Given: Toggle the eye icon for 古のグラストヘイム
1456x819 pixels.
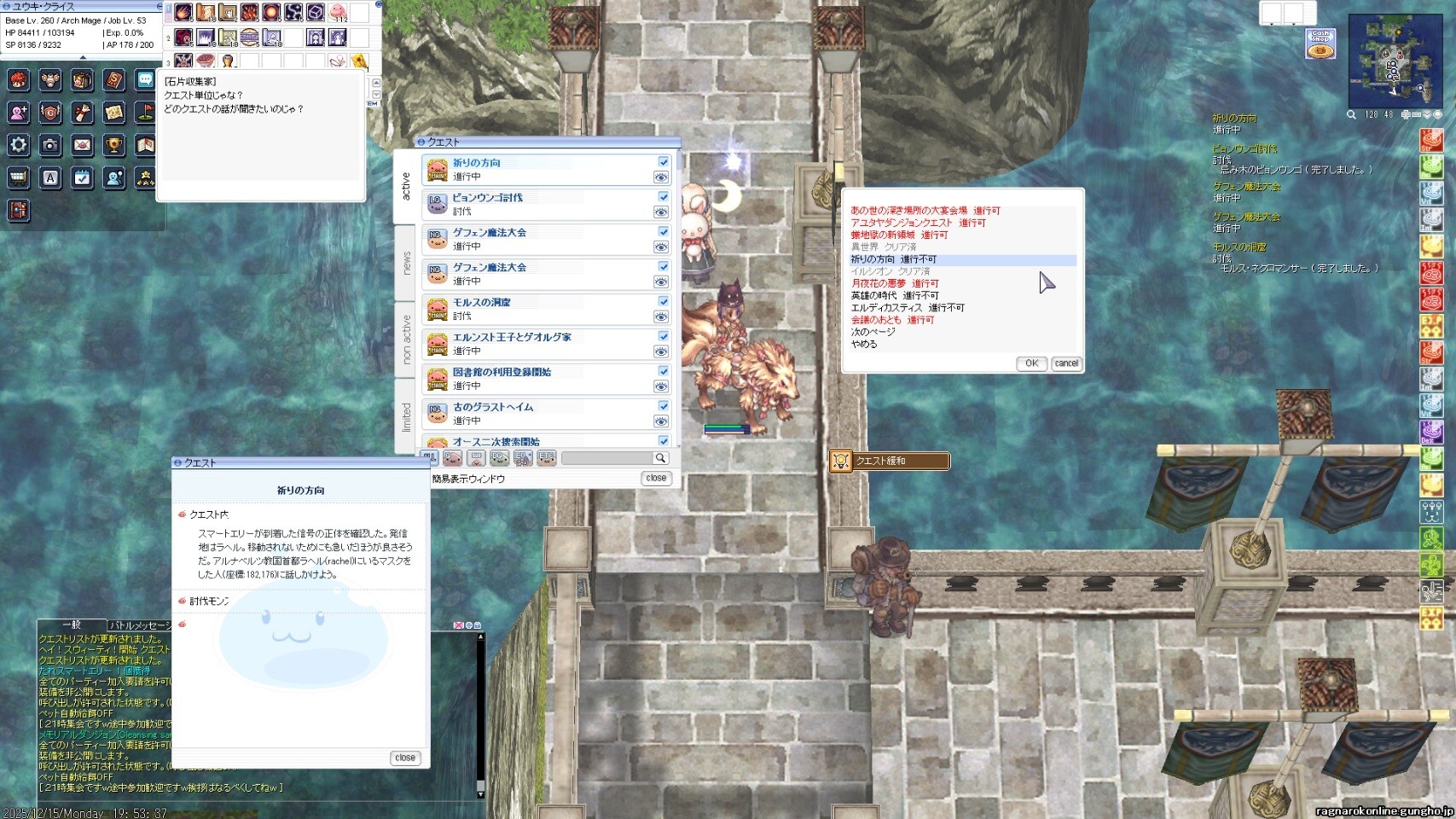Looking at the screenshot, I should coord(661,421).
